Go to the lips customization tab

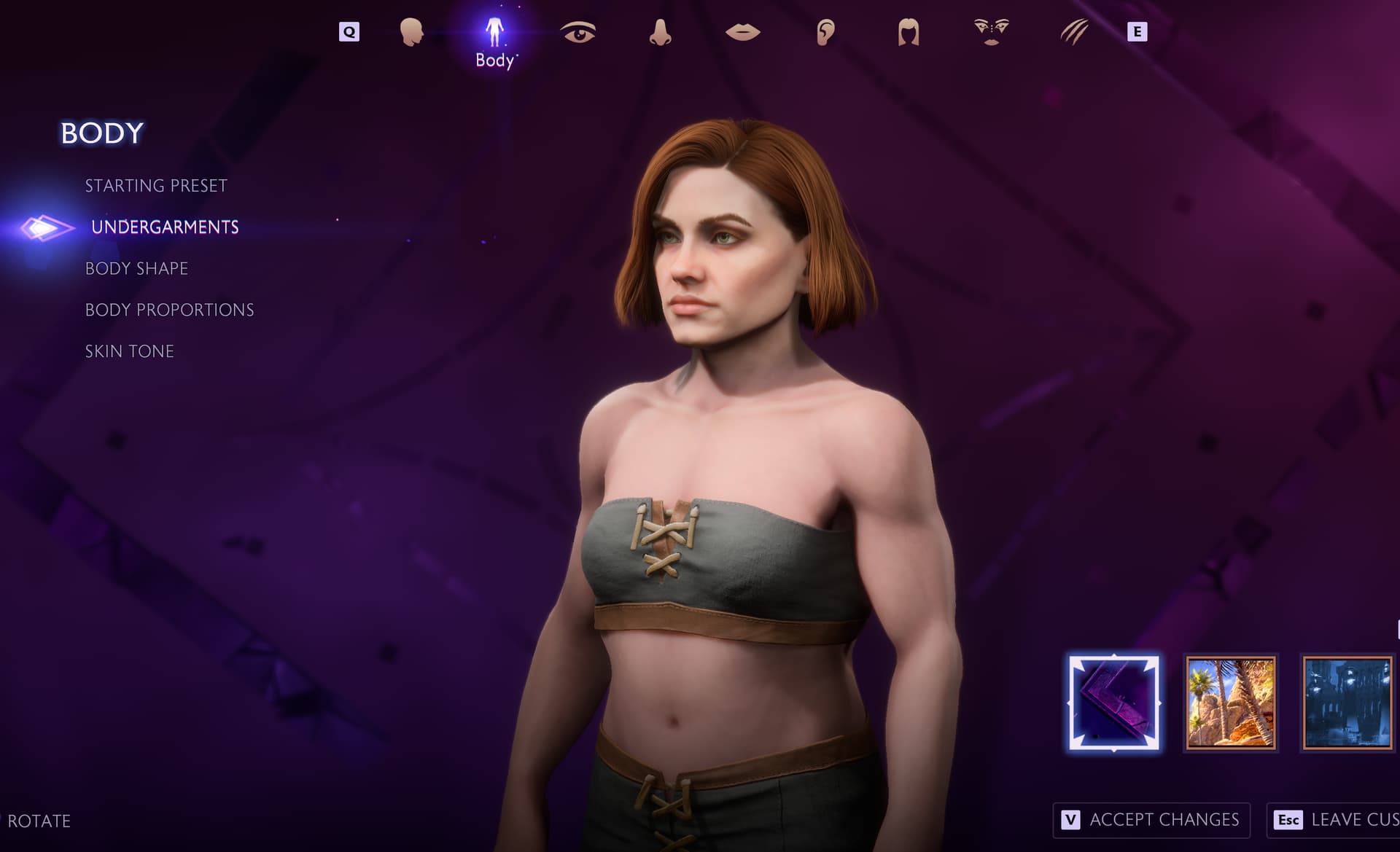[743, 32]
